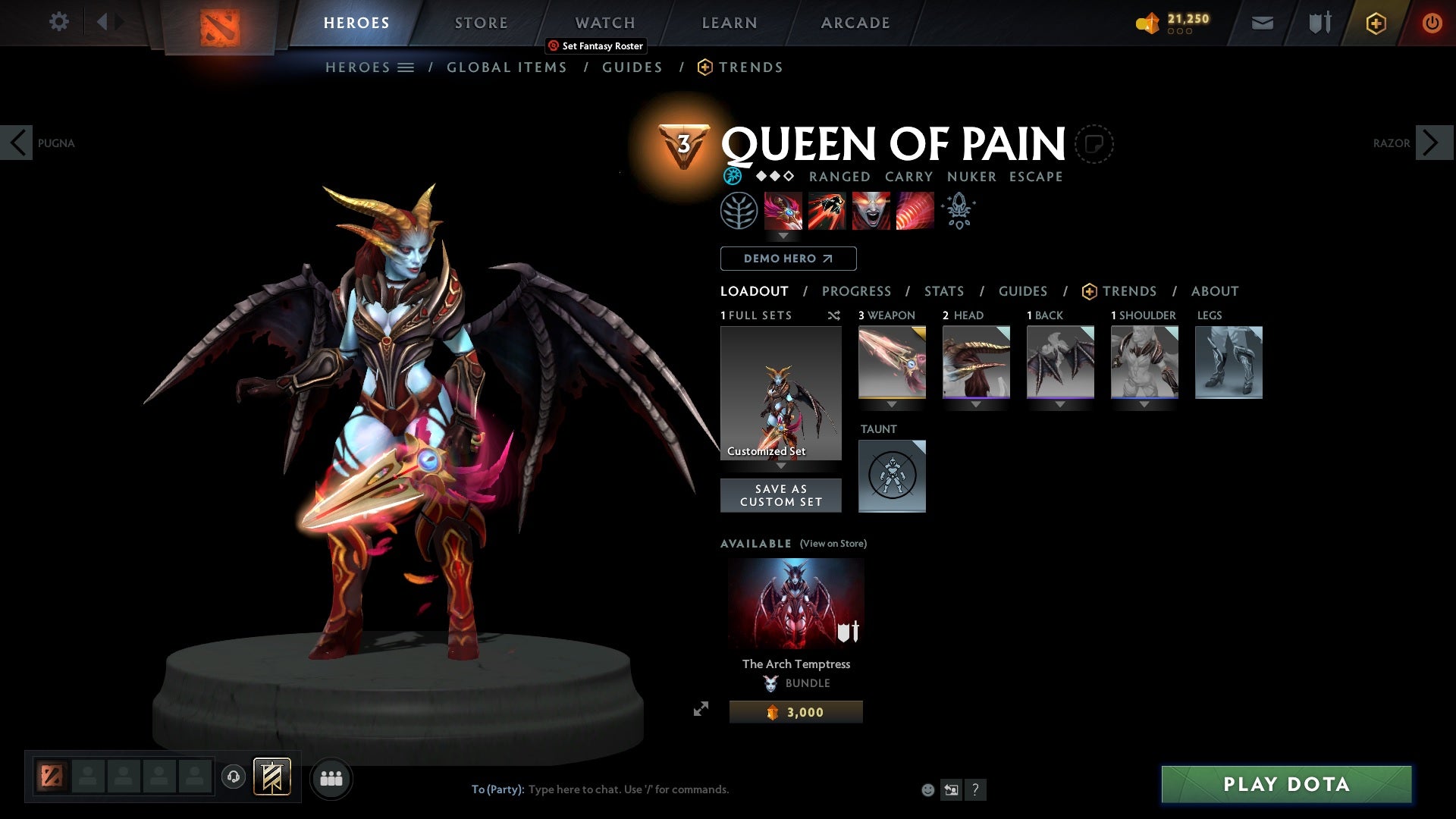The image size is (1456, 819).
Task: Click the DEMO HERO button
Action: (787, 259)
